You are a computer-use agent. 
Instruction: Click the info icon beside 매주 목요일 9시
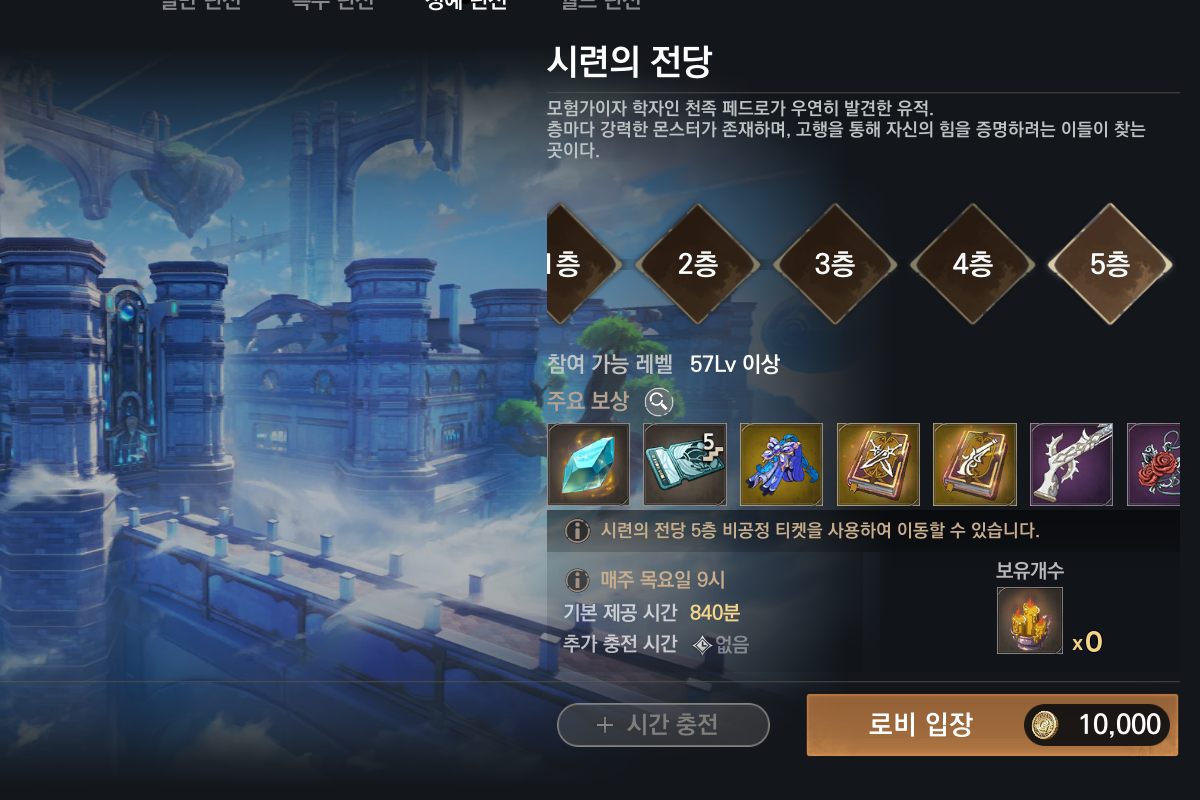tap(577, 580)
